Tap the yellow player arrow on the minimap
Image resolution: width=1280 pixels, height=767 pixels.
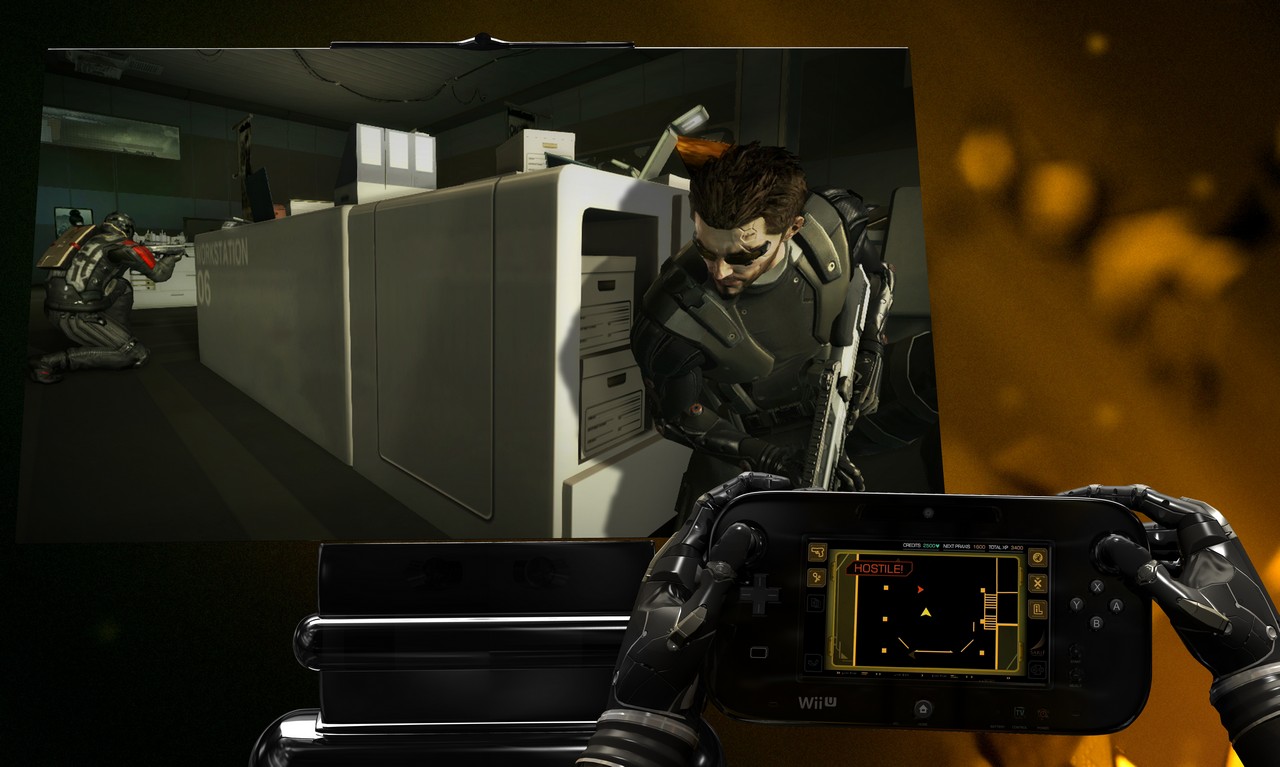click(x=926, y=613)
